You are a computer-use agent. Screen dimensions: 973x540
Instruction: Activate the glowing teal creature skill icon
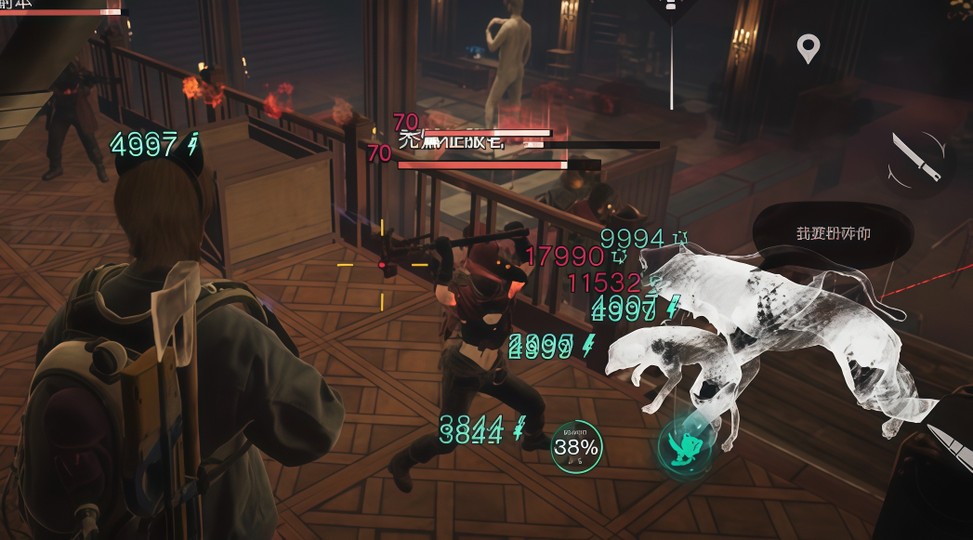pyautogui.click(x=684, y=446)
